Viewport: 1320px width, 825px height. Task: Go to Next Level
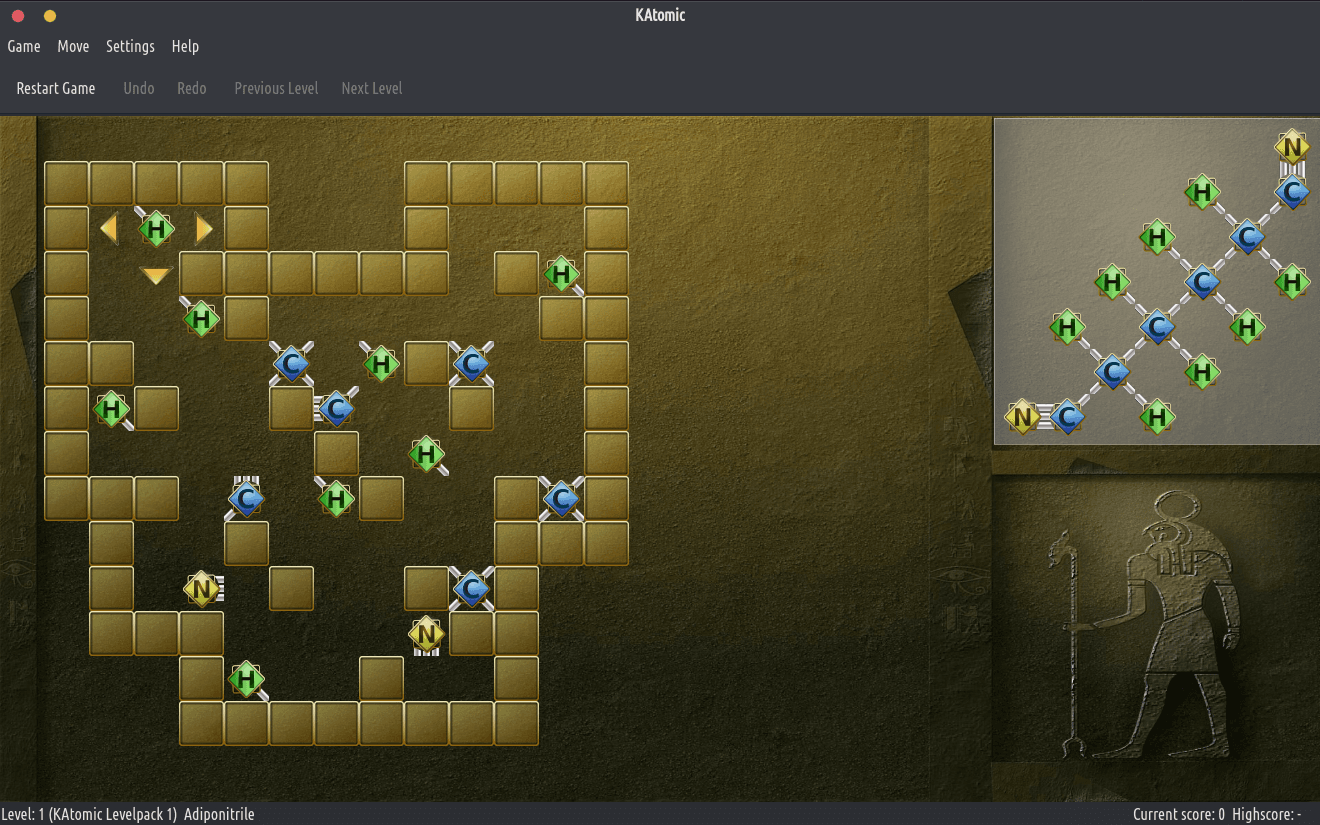point(372,88)
